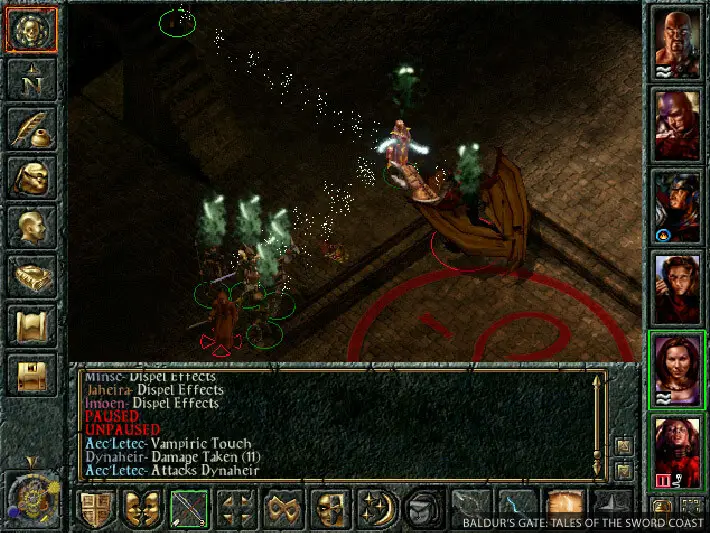
Task: Open the journal via the quill icon
Action: tap(32, 128)
